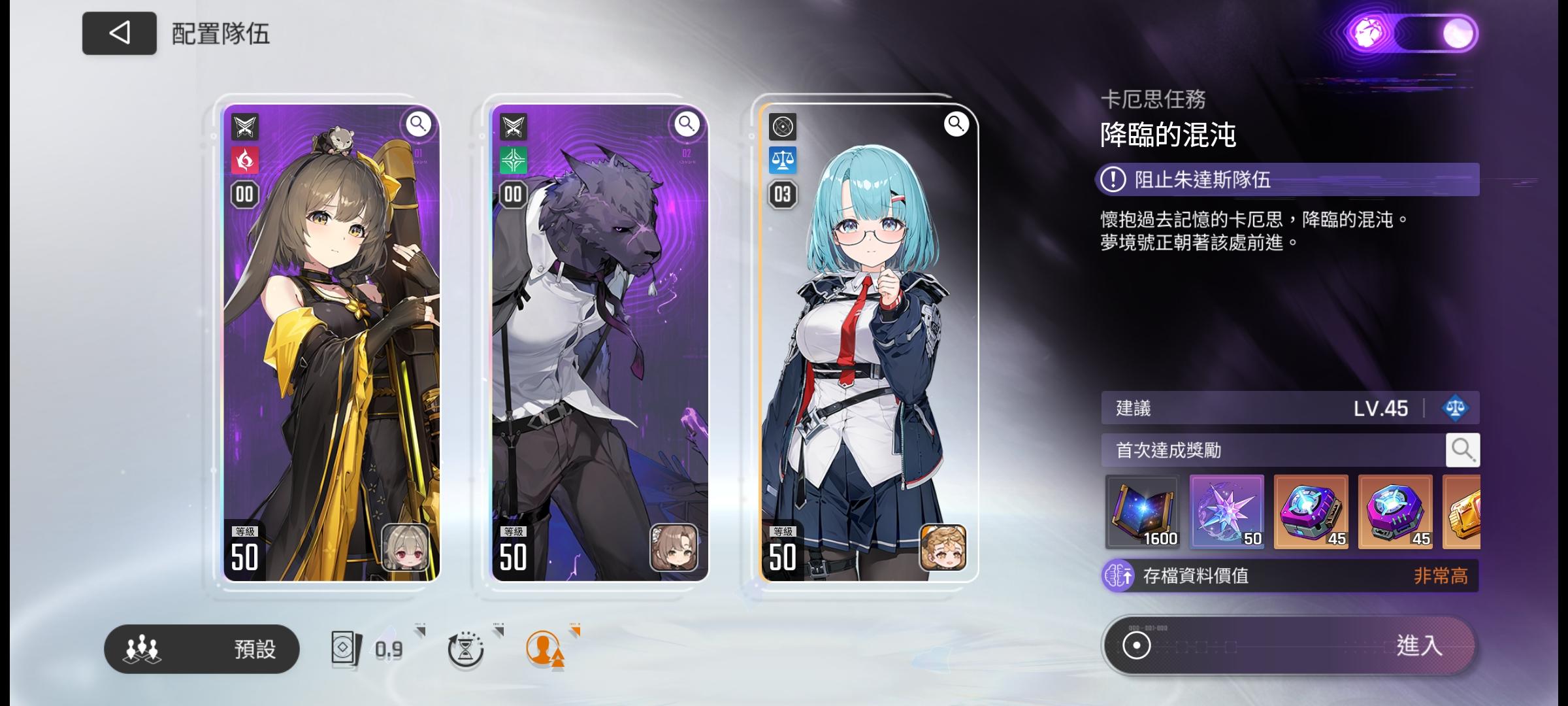Expand the wolf character card details via its magnifier

coord(686,125)
